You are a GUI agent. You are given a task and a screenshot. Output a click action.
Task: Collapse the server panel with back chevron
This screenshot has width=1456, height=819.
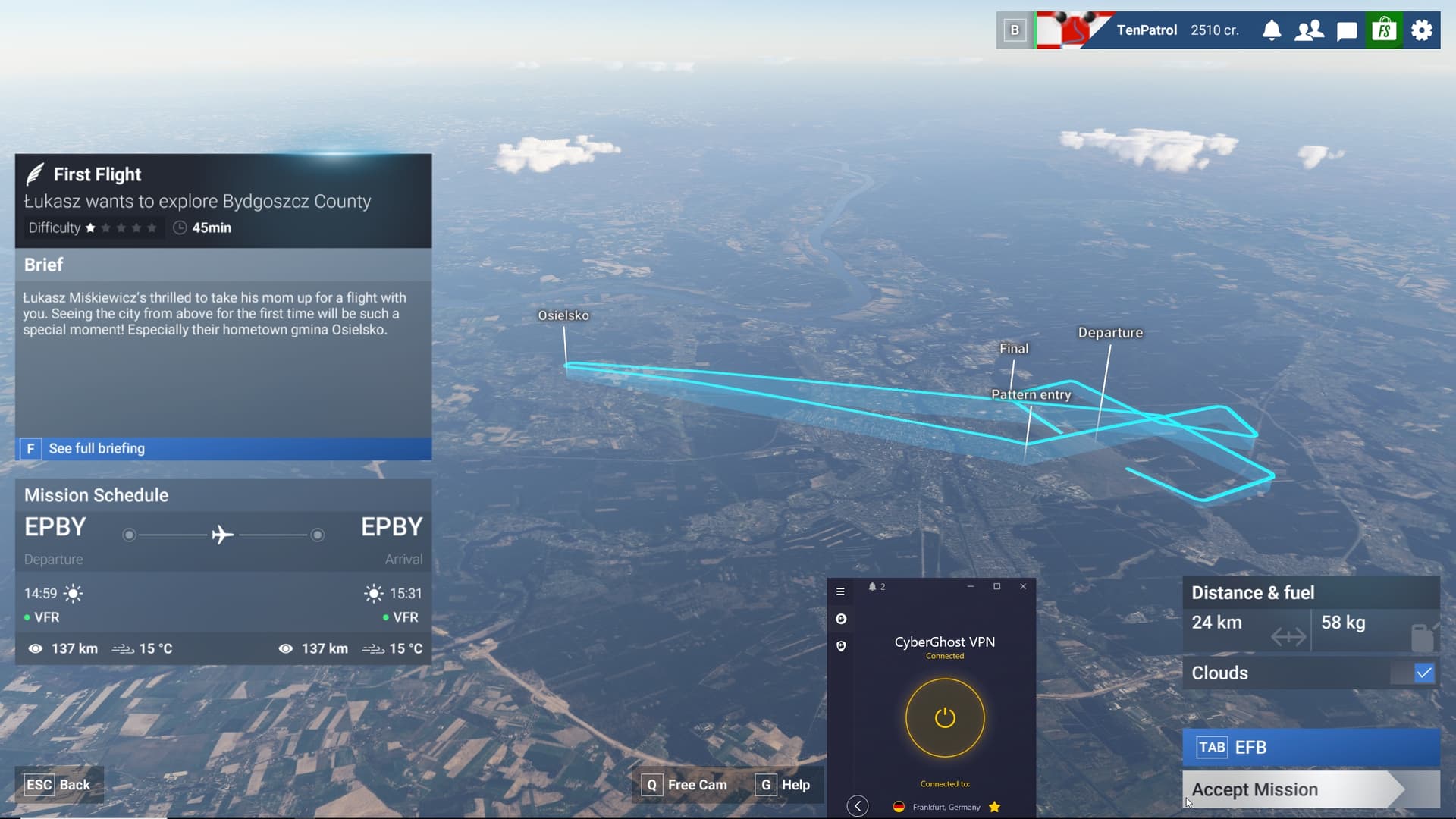[x=858, y=806]
